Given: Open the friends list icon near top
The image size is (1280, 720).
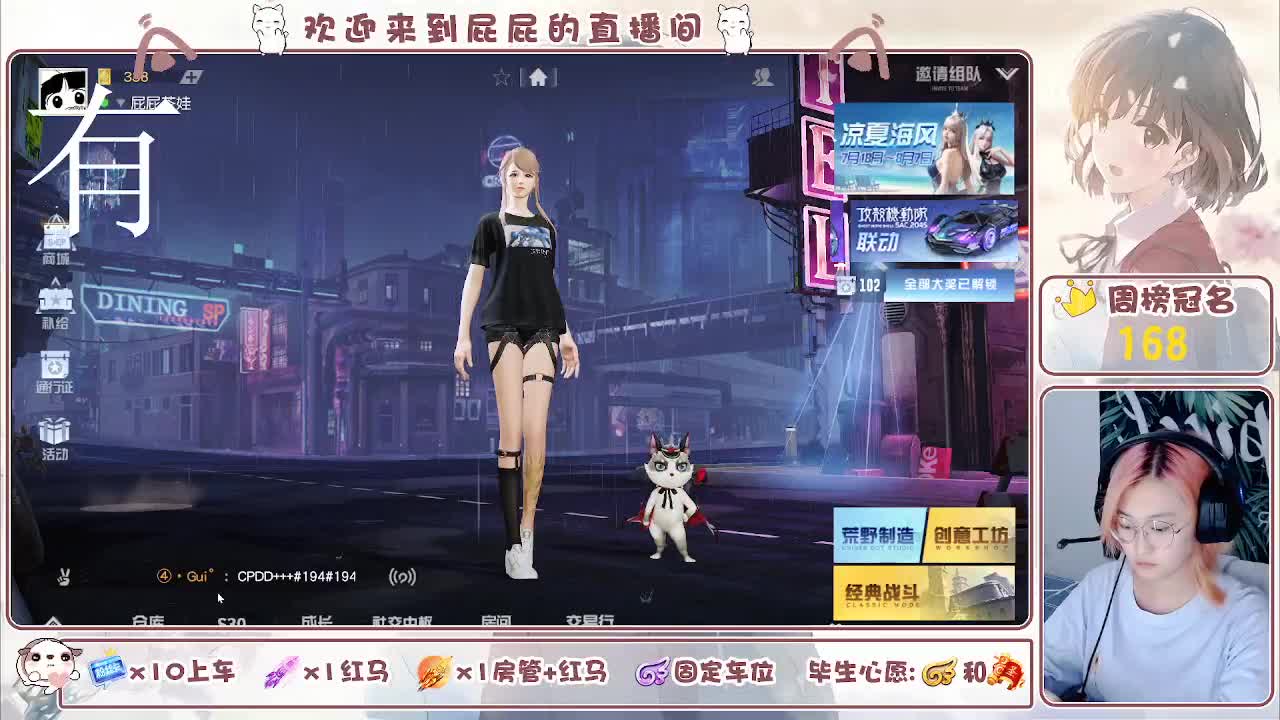Looking at the screenshot, I should 763,76.
